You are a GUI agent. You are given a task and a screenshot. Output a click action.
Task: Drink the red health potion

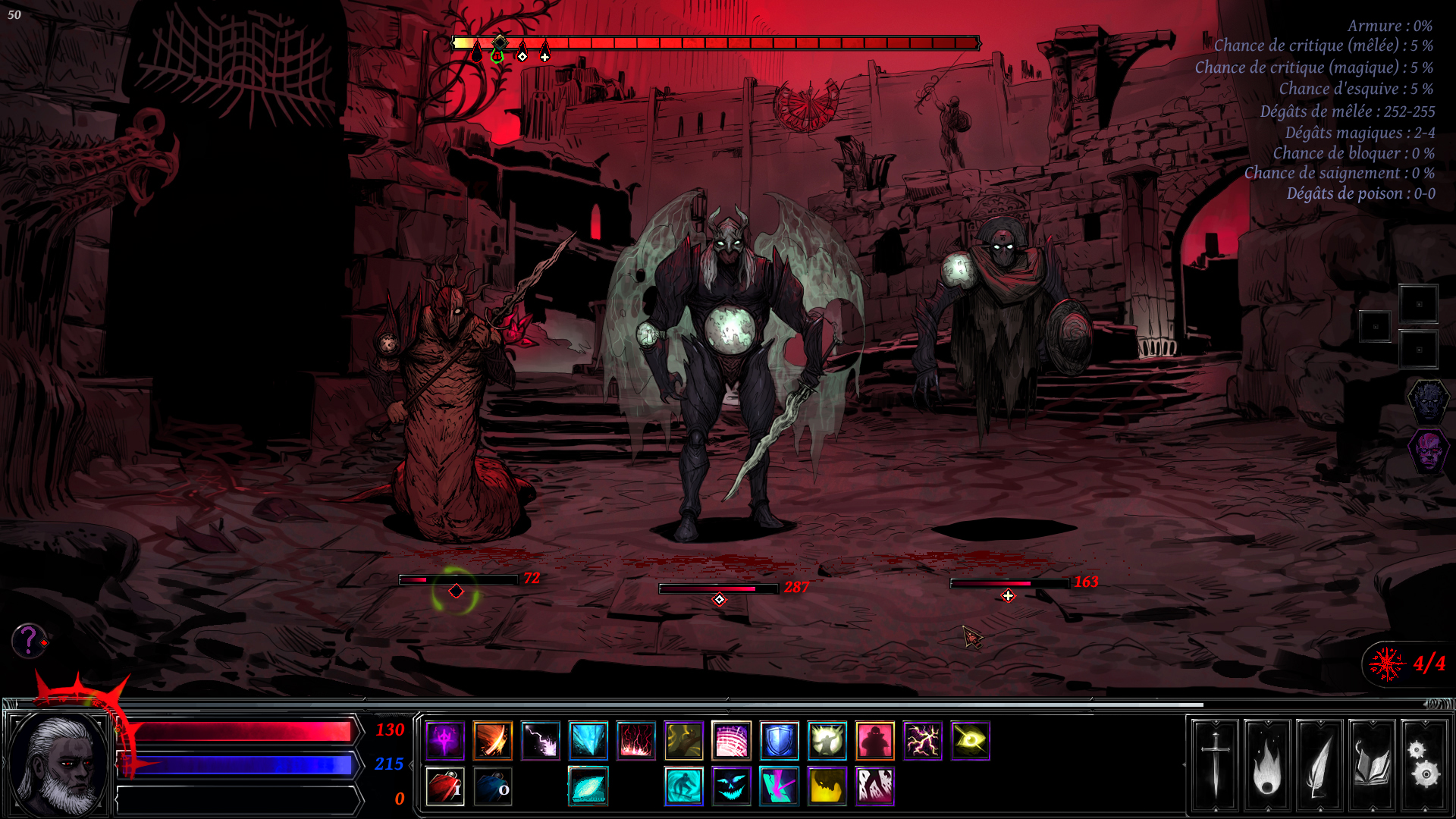click(445, 786)
